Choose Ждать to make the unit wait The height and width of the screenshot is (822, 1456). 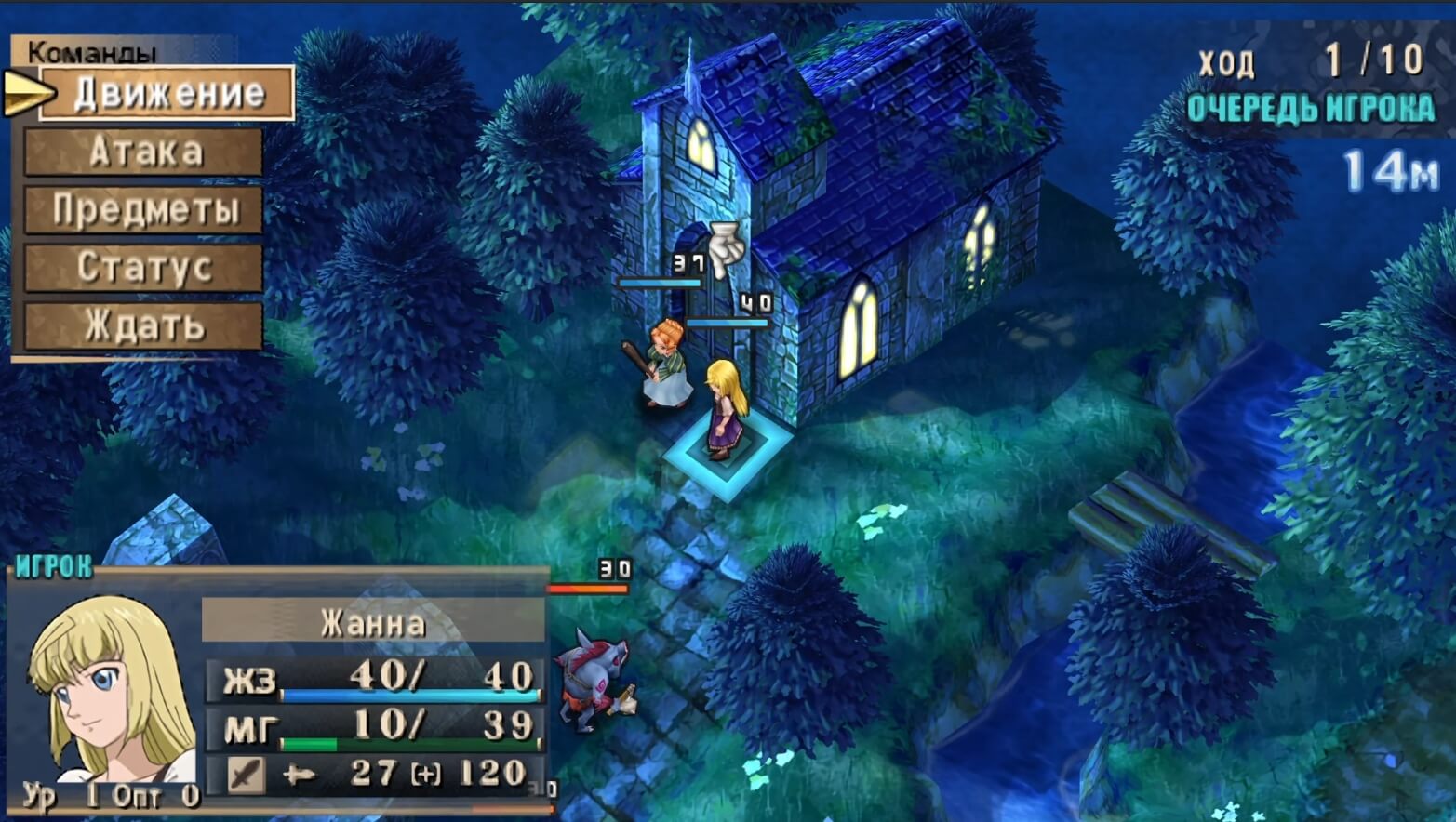point(144,325)
